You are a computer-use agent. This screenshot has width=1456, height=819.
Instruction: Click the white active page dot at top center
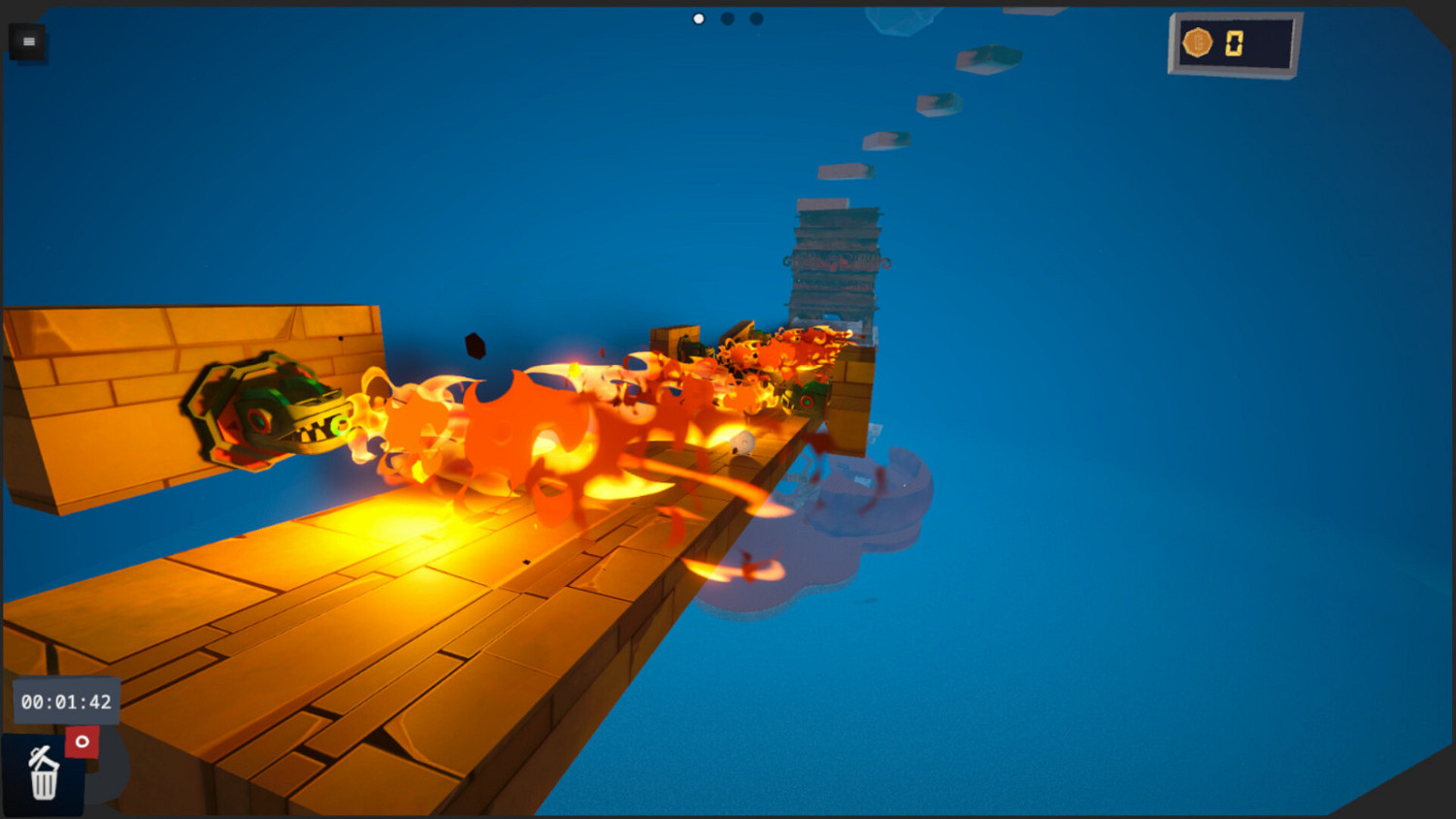pyautogui.click(x=697, y=17)
